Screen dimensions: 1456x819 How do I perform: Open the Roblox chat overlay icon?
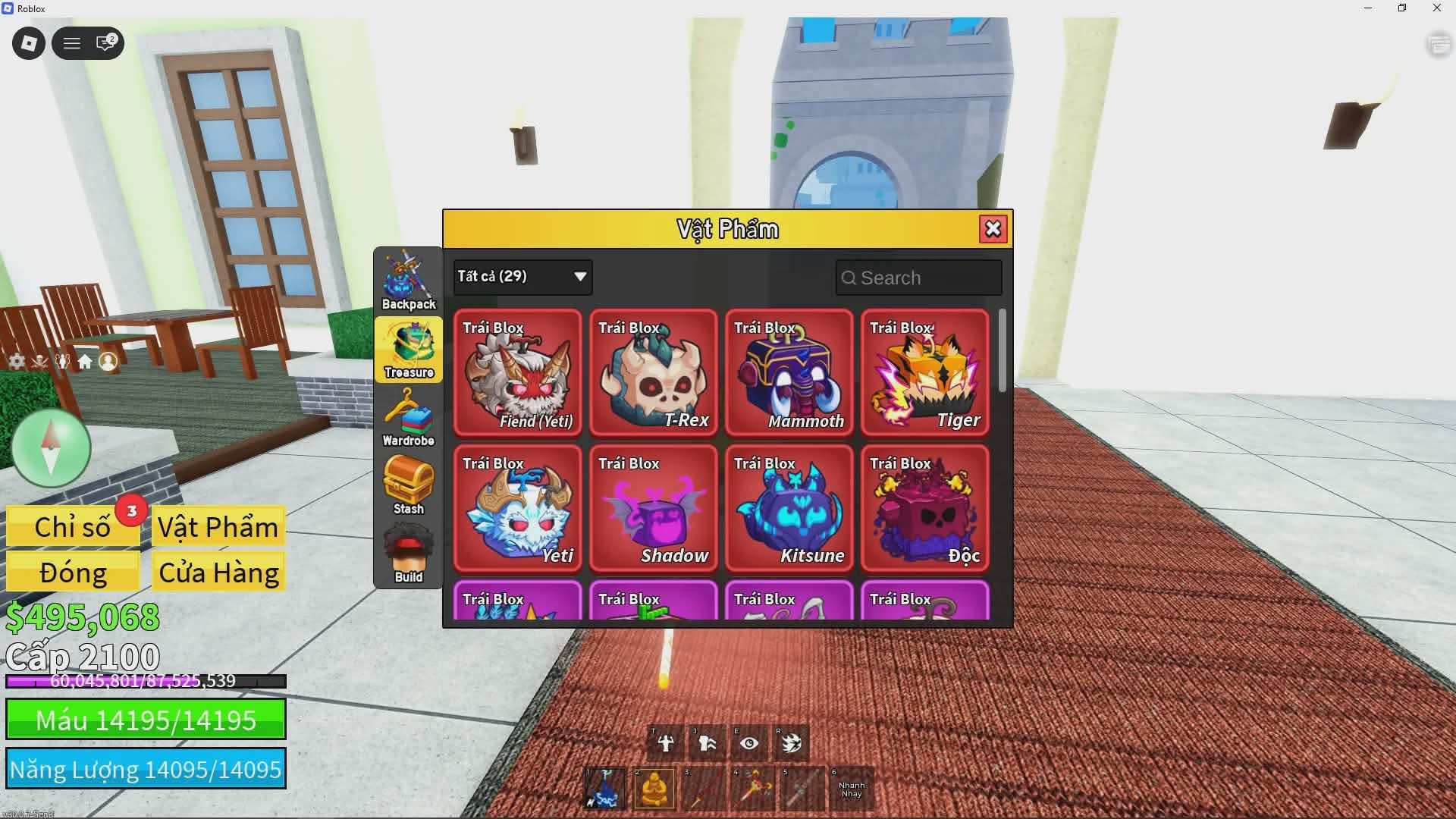pos(105,43)
